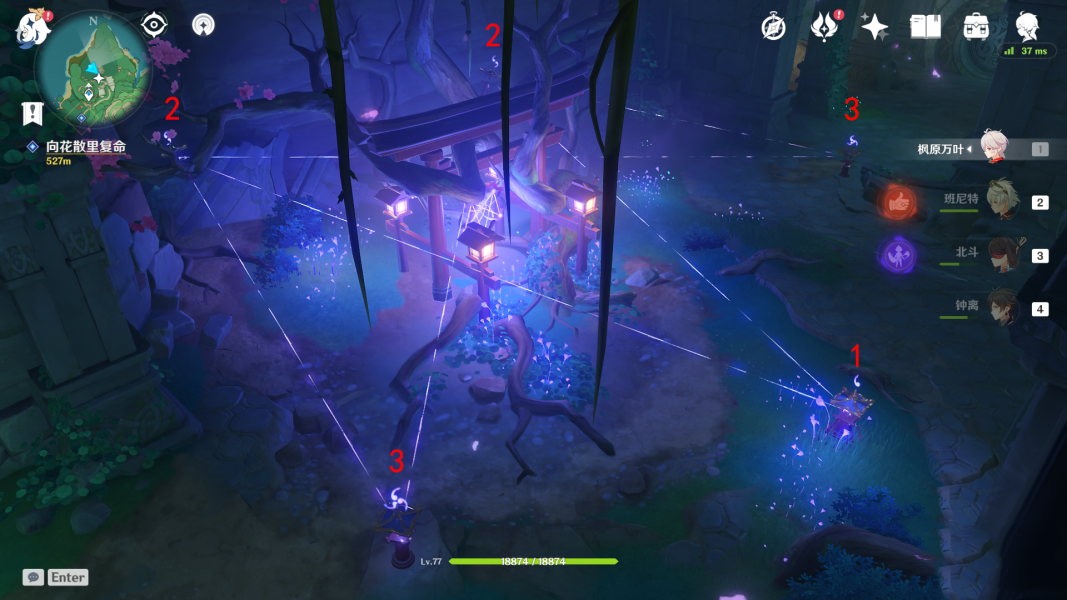Open the adventurer handbook book icon
Screen dimensions: 1067x600
(925, 27)
